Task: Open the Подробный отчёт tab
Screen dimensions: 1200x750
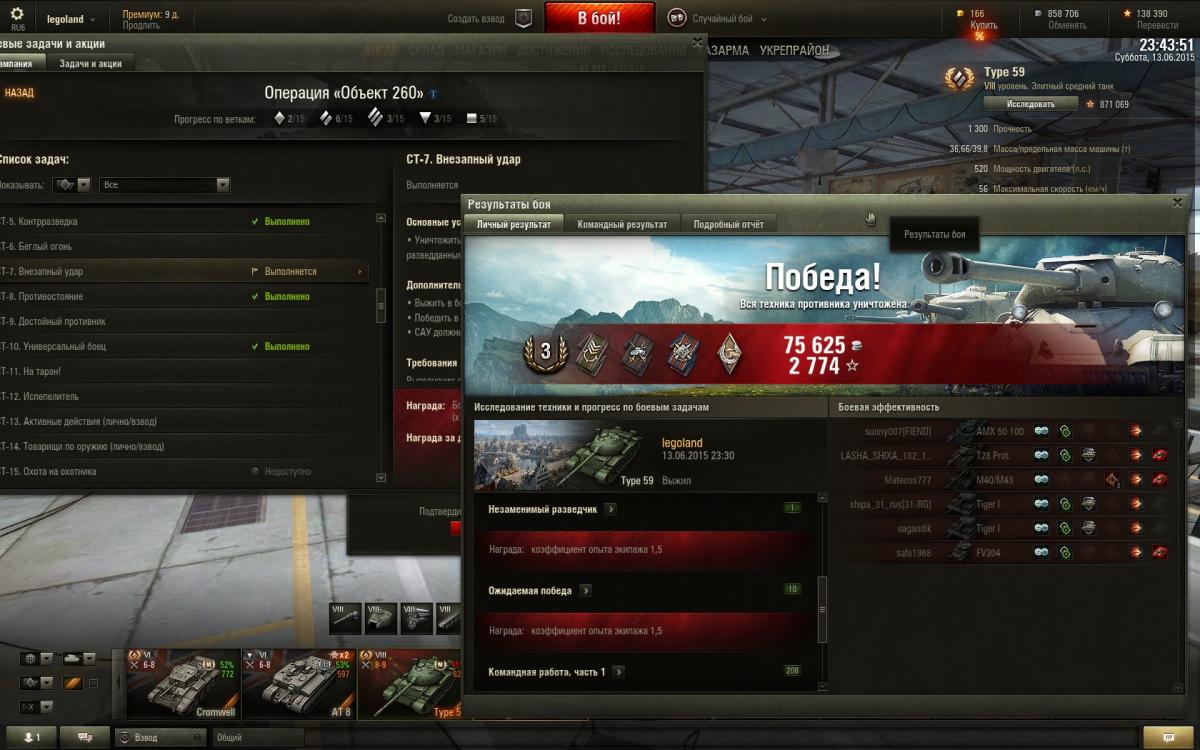Action: click(728, 225)
